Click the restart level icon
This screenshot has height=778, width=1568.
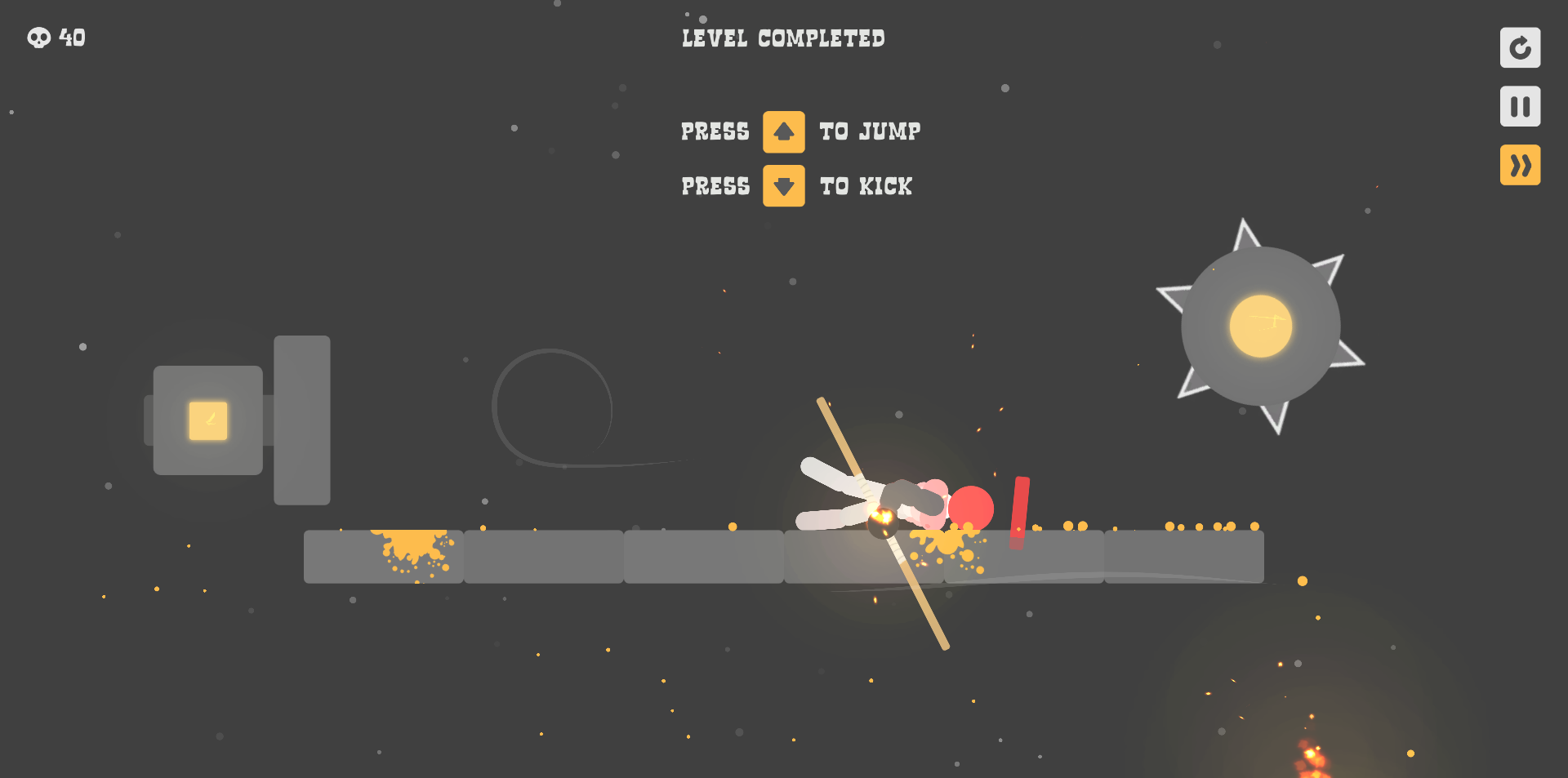coord(1520,48)
